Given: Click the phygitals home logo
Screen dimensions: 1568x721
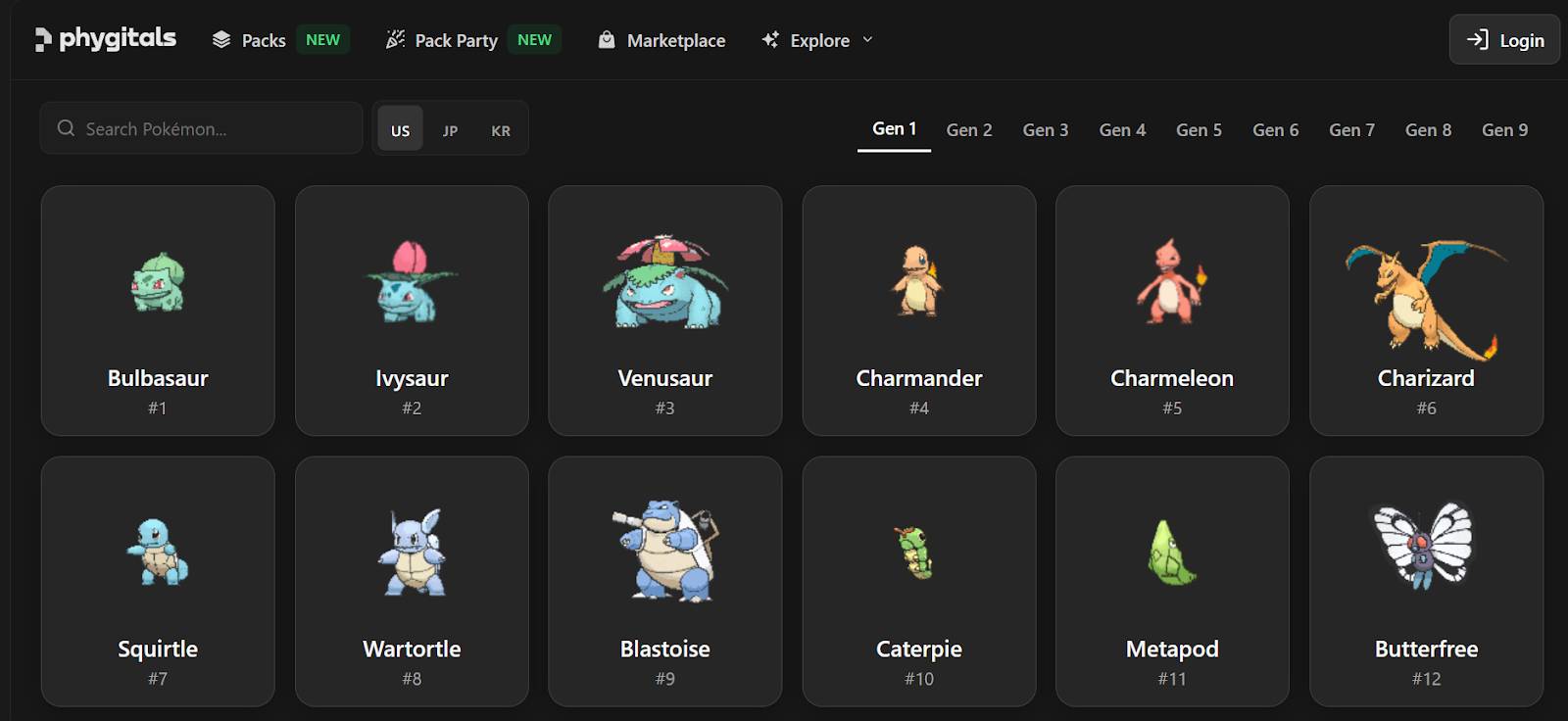Looking at the screenshot, I should point(106,39).
